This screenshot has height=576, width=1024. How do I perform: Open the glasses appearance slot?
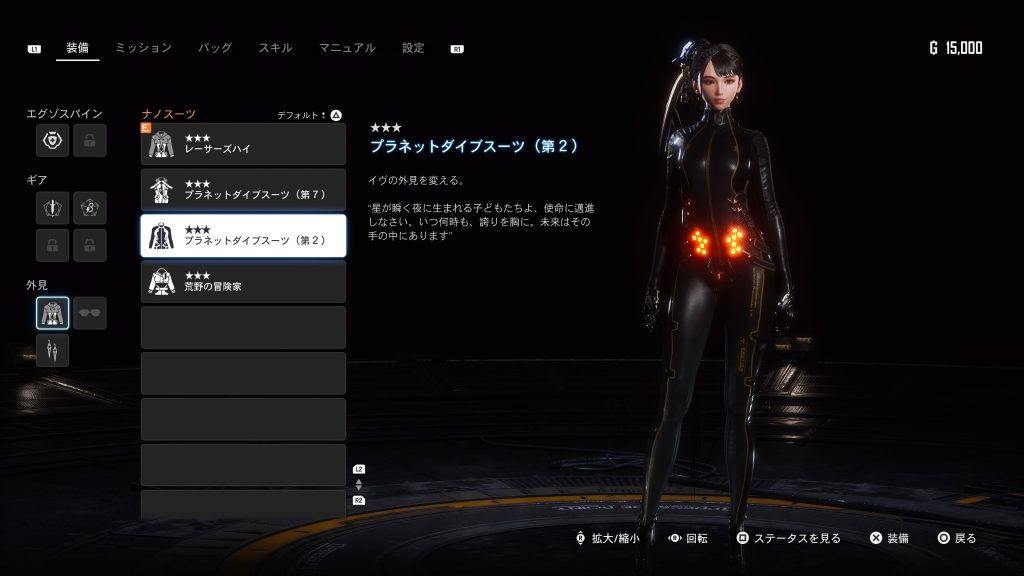click(90, 313)
